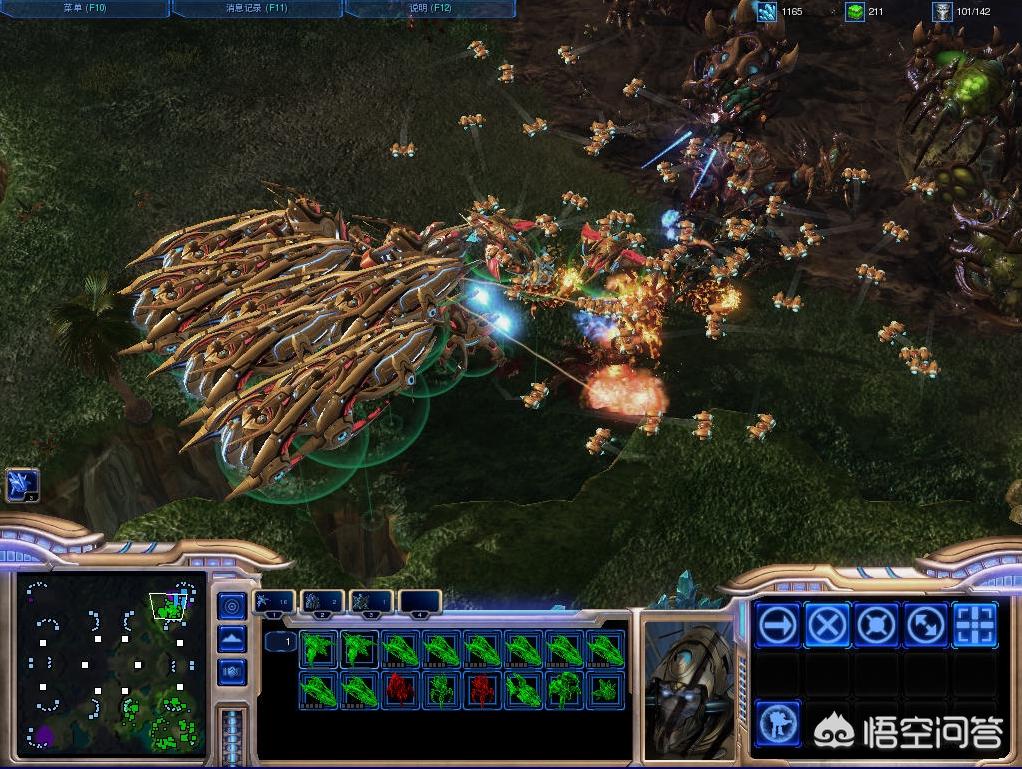Activate the Hold Position command button
This screenshot has width=1022, height=769.
(876, 626)
